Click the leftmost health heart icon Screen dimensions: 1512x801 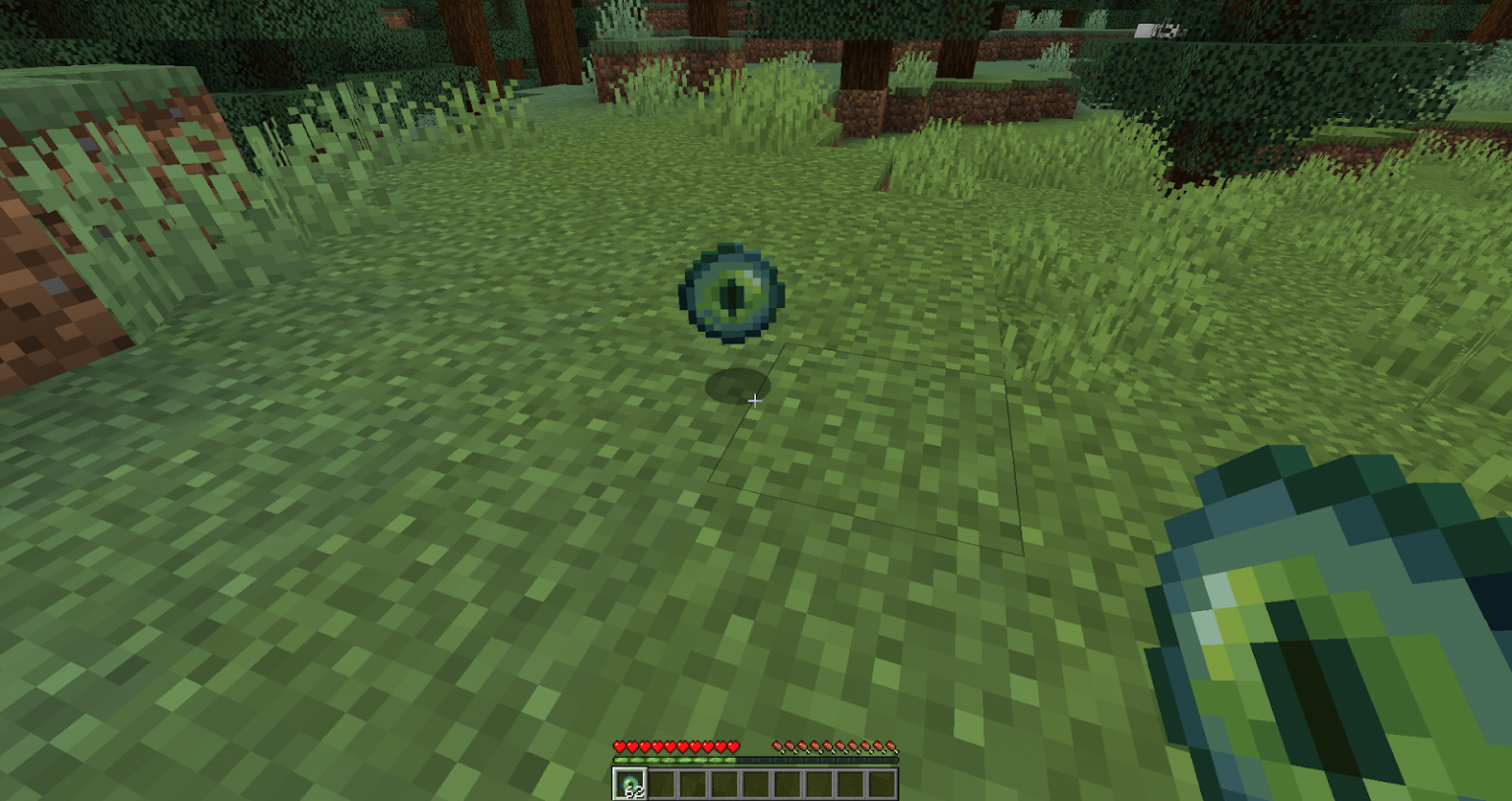(x=619, y=746)
